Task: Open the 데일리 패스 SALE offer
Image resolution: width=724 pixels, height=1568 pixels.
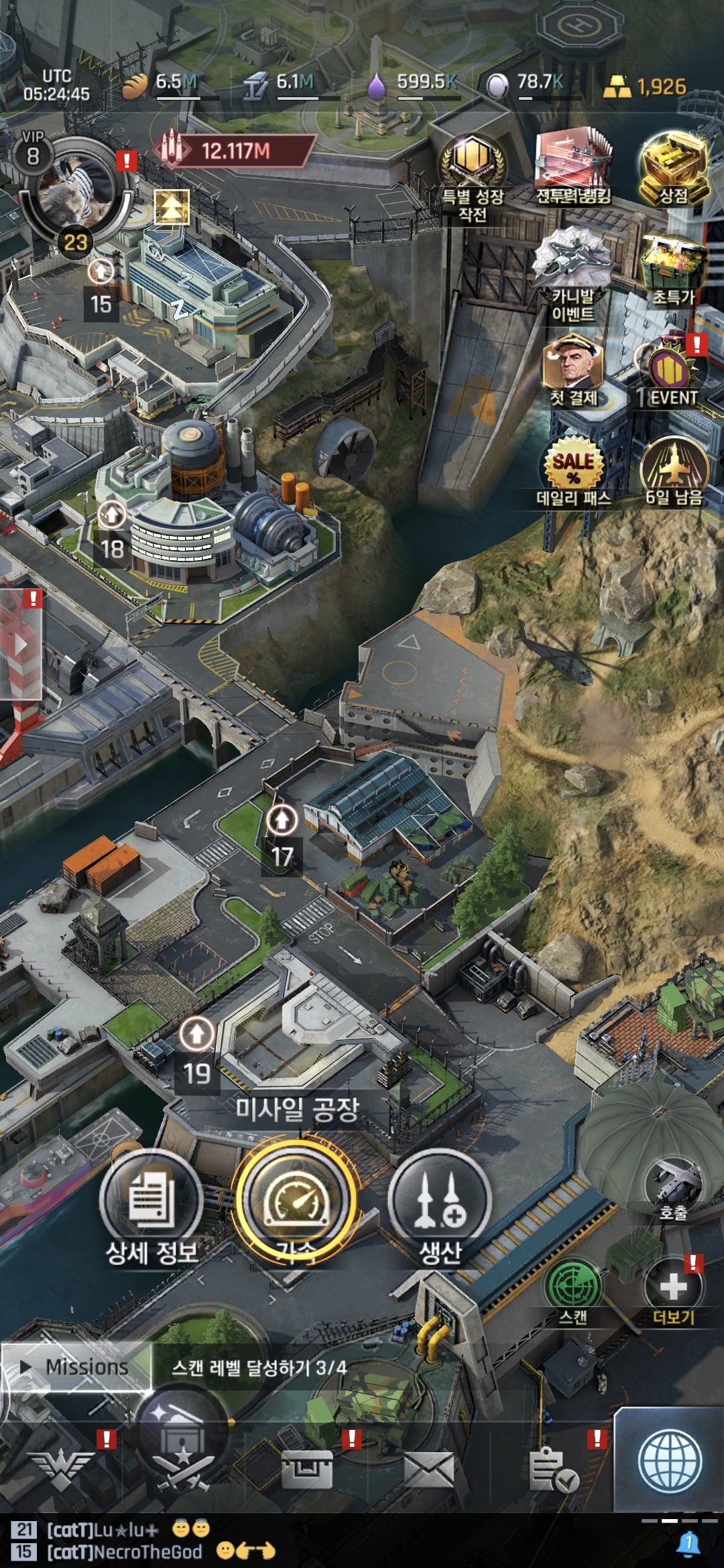Action: pos(573,468)
